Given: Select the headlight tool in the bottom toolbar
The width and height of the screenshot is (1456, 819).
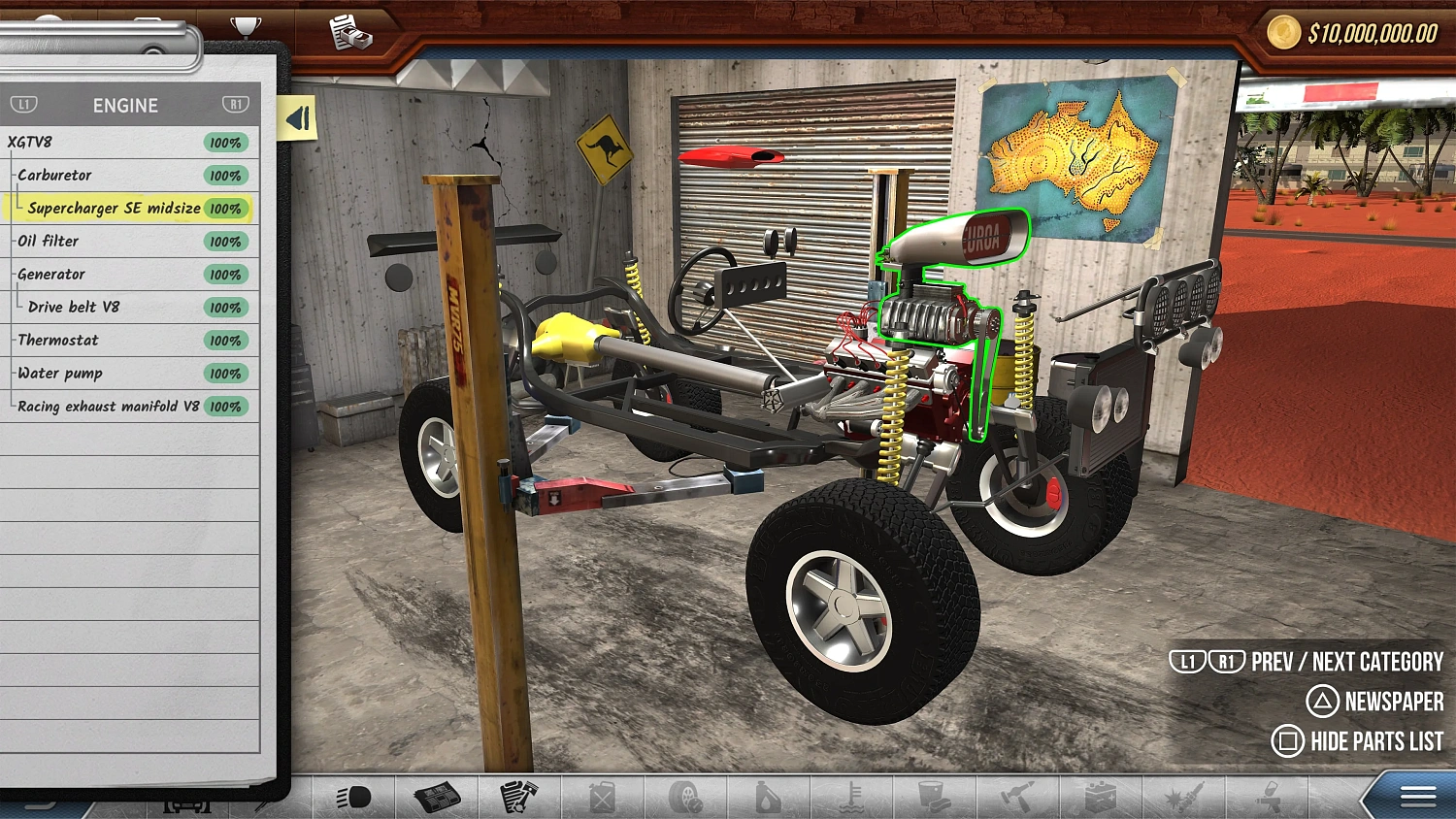Looking at the screenshot, I should (353, 796).
